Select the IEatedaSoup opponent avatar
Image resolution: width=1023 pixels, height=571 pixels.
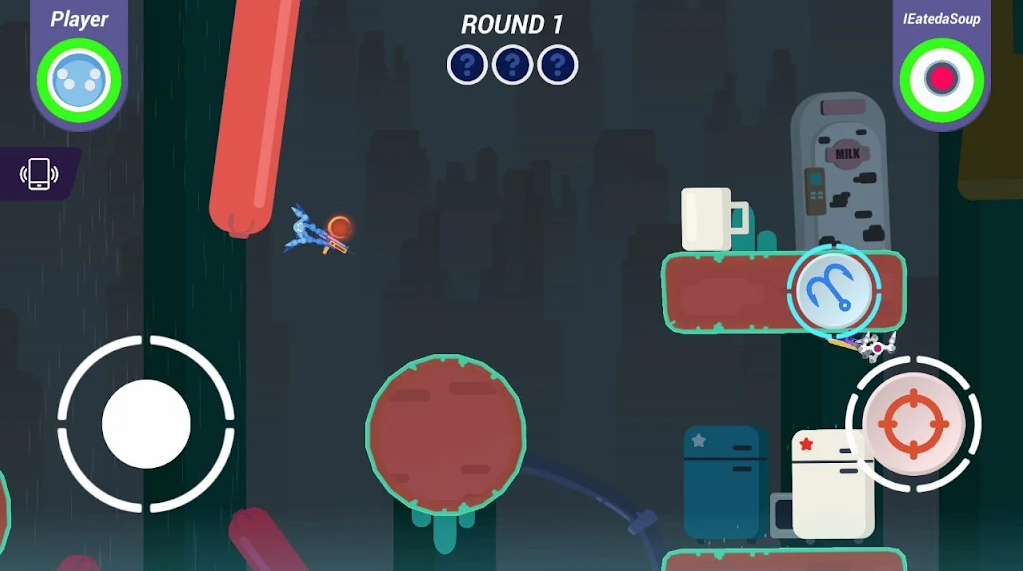(x=941, y=81)
